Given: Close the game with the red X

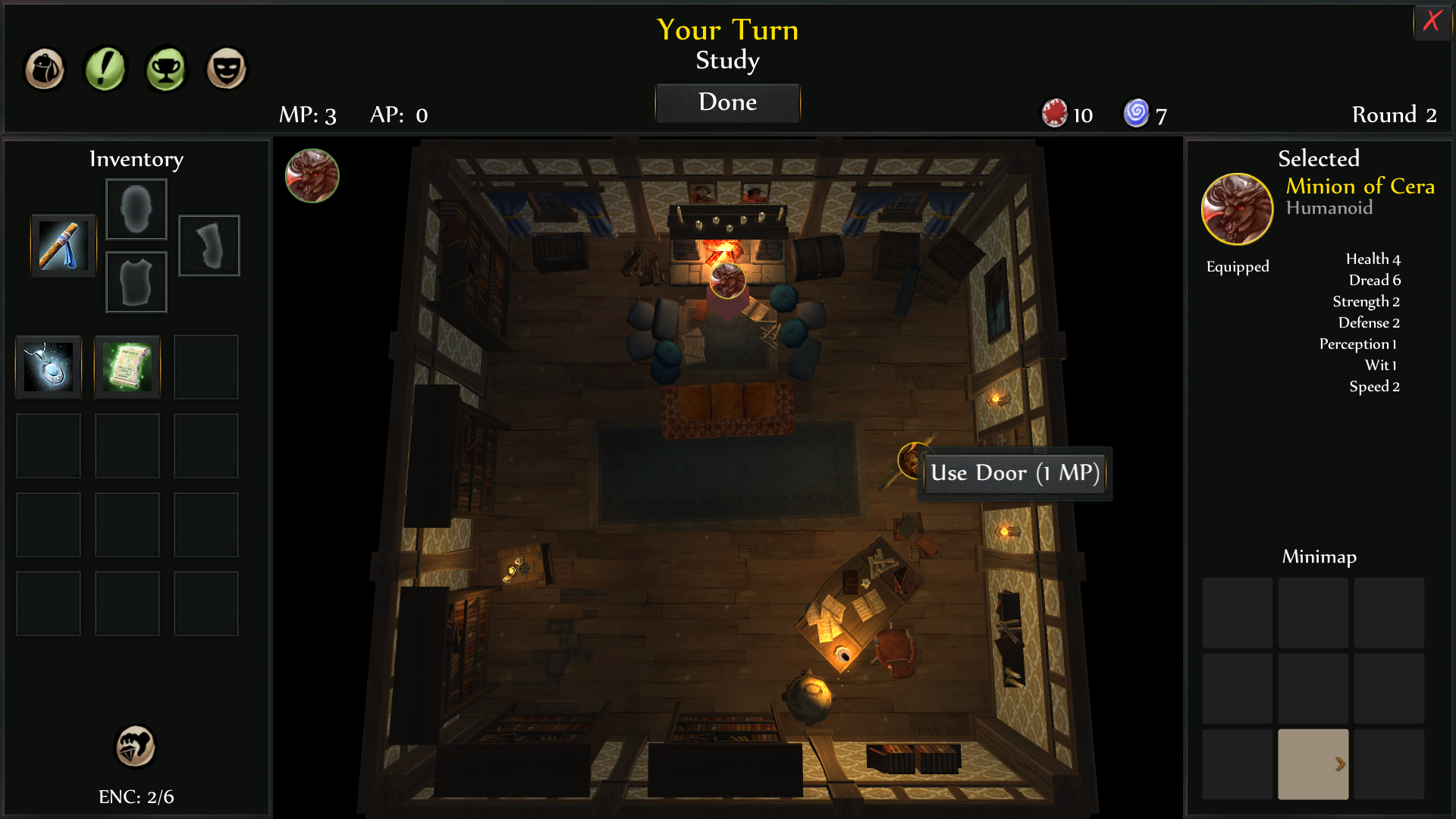Looking at the screenshot, I should (x=1432, y=21).
